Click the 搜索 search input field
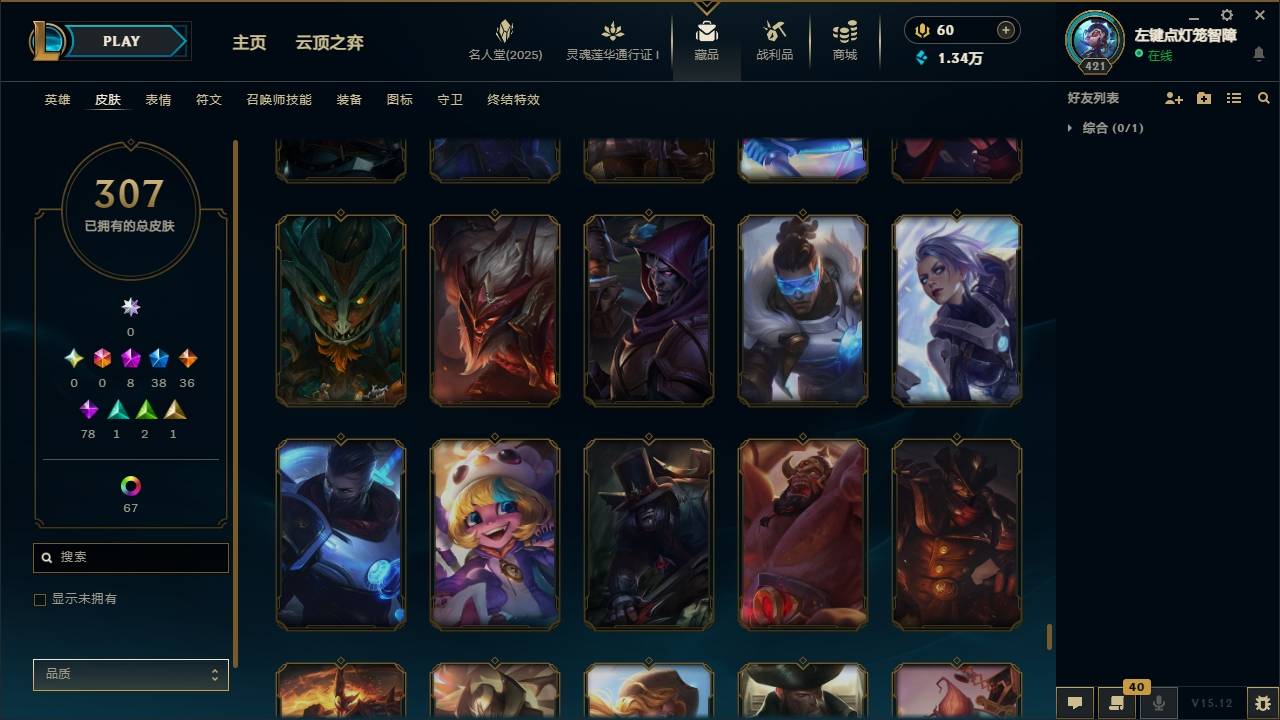Screen dimensions: 1280x720 (x=130, y=557)
